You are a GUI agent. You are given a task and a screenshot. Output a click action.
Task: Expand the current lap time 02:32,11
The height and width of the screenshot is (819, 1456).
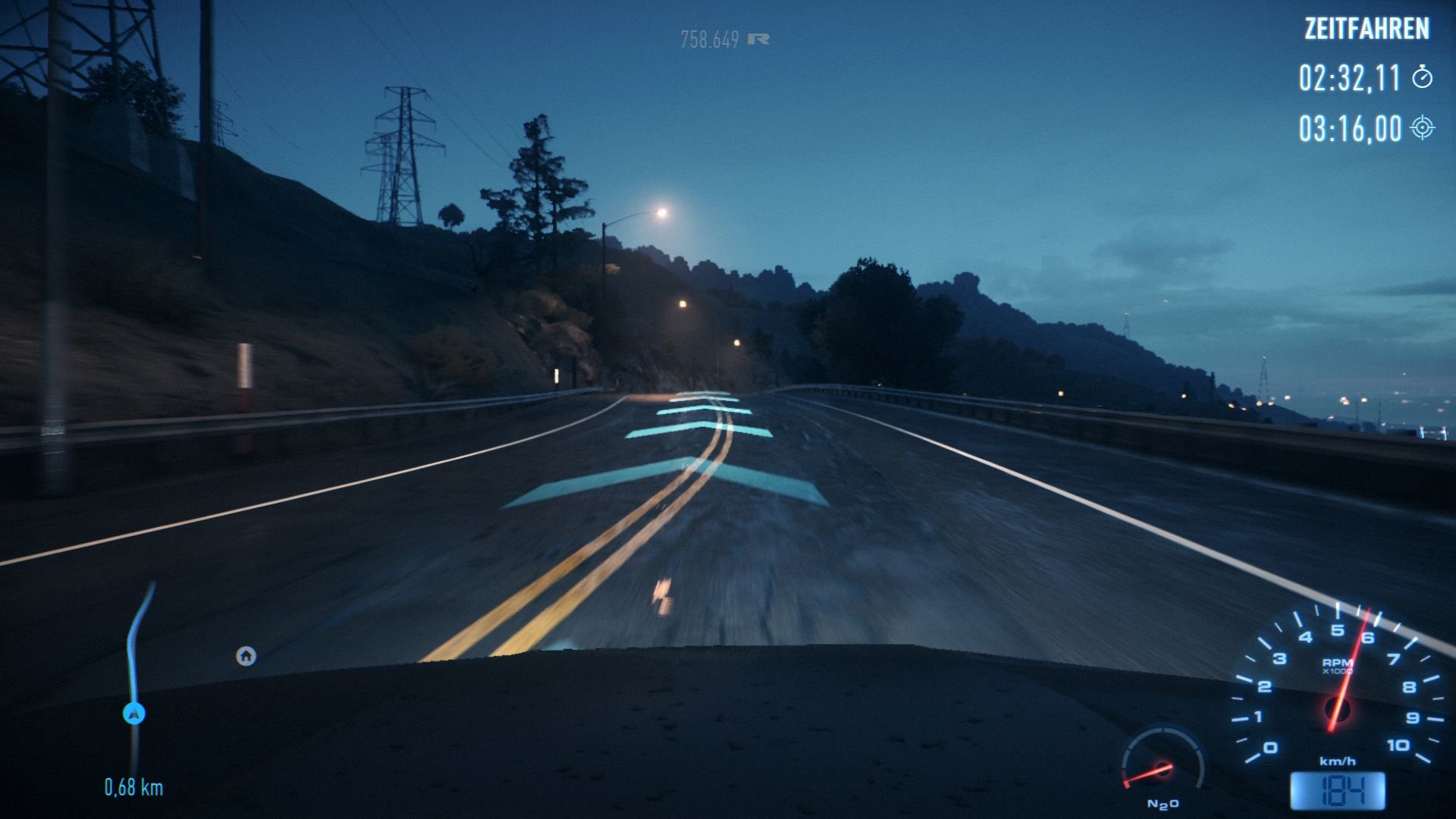tap(1350, 77)
